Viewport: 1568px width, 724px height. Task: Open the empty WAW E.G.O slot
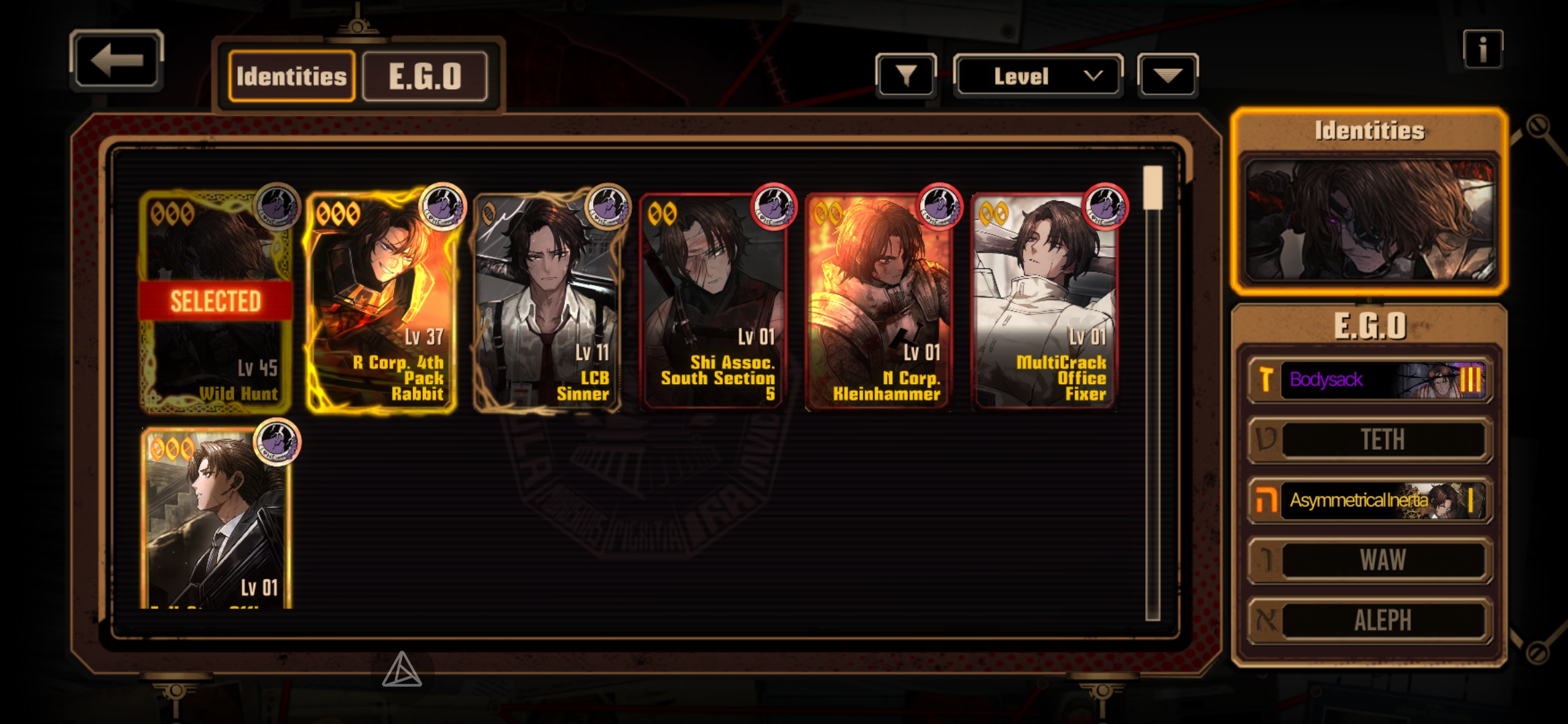tap(1370, 560)
